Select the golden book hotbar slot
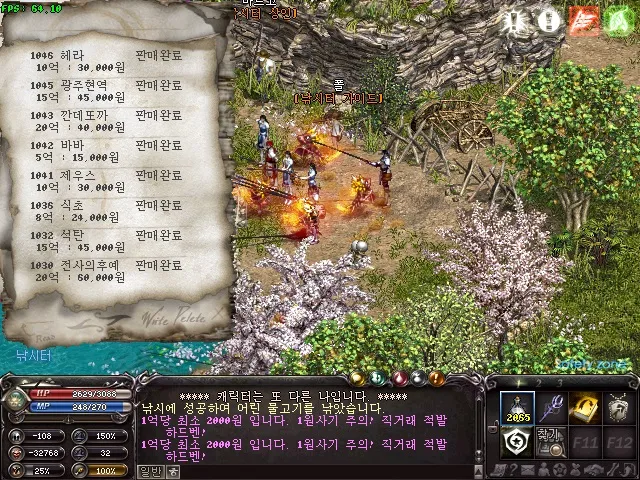This screenshot has height=480, width=640. [x=584, y=407]
